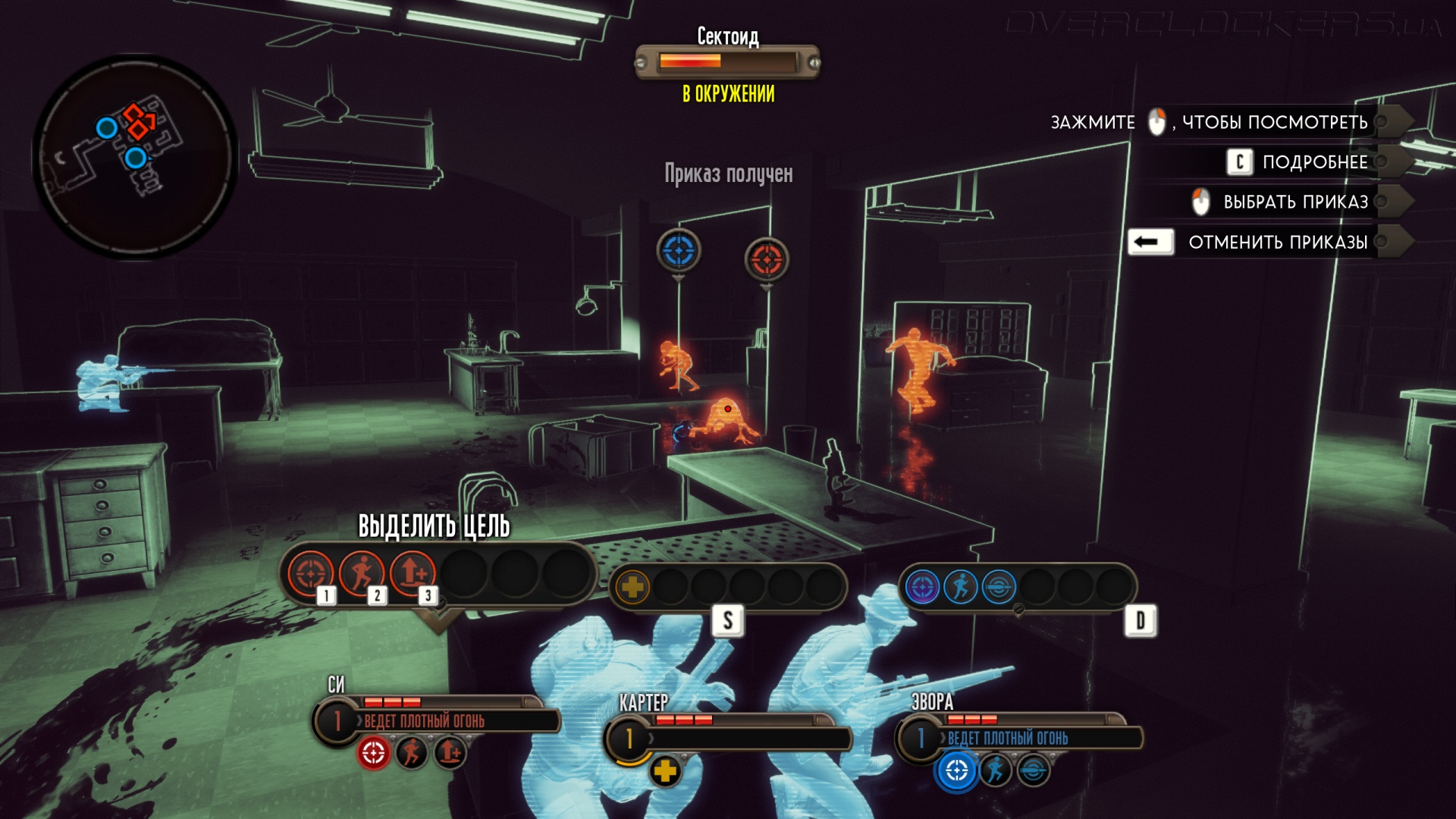The height and width of the screenshot is (819, 1456).
Task: Open the circular minimap
Action: point(134,155)
